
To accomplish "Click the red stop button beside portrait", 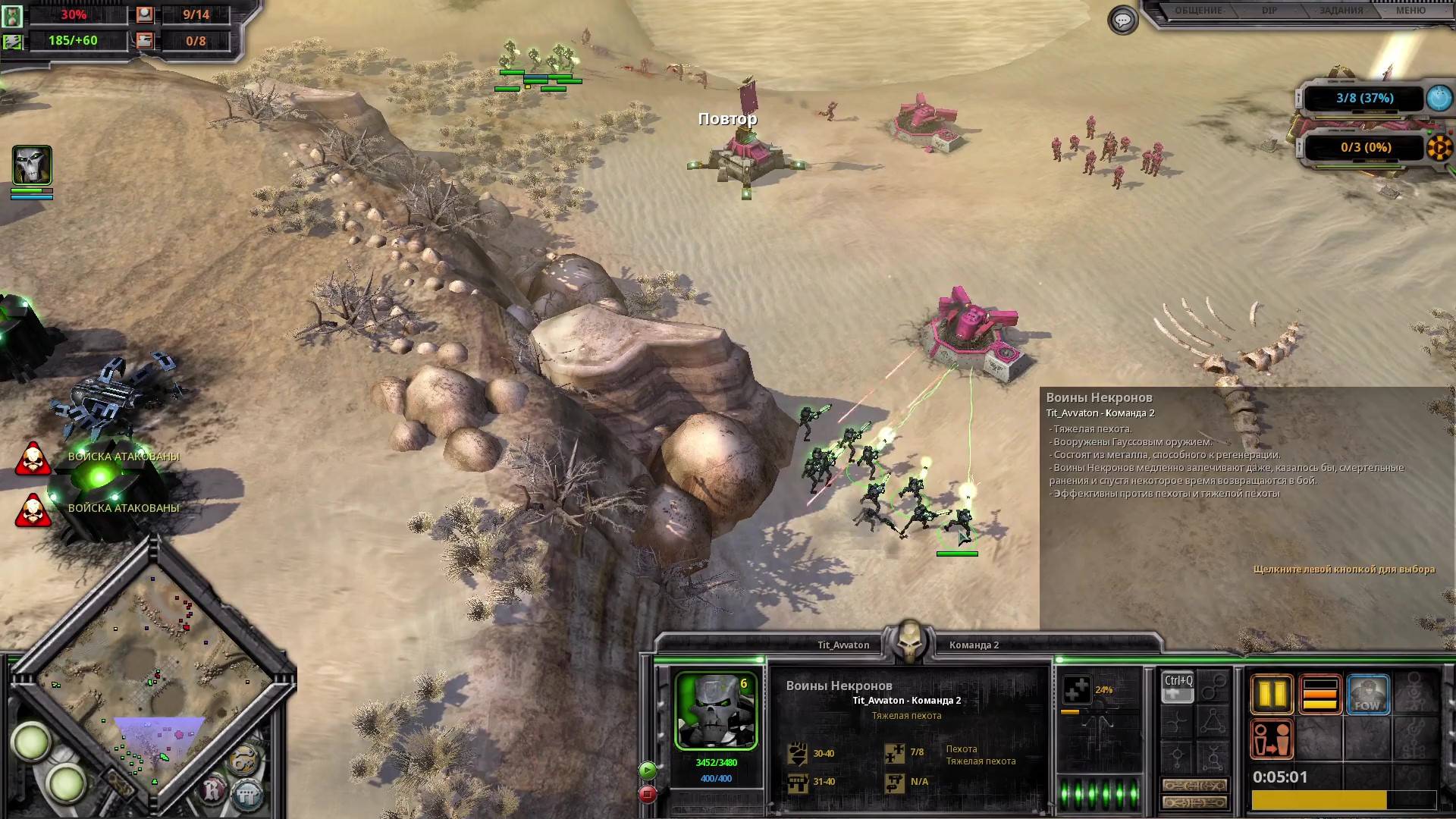I will point(647,794).
